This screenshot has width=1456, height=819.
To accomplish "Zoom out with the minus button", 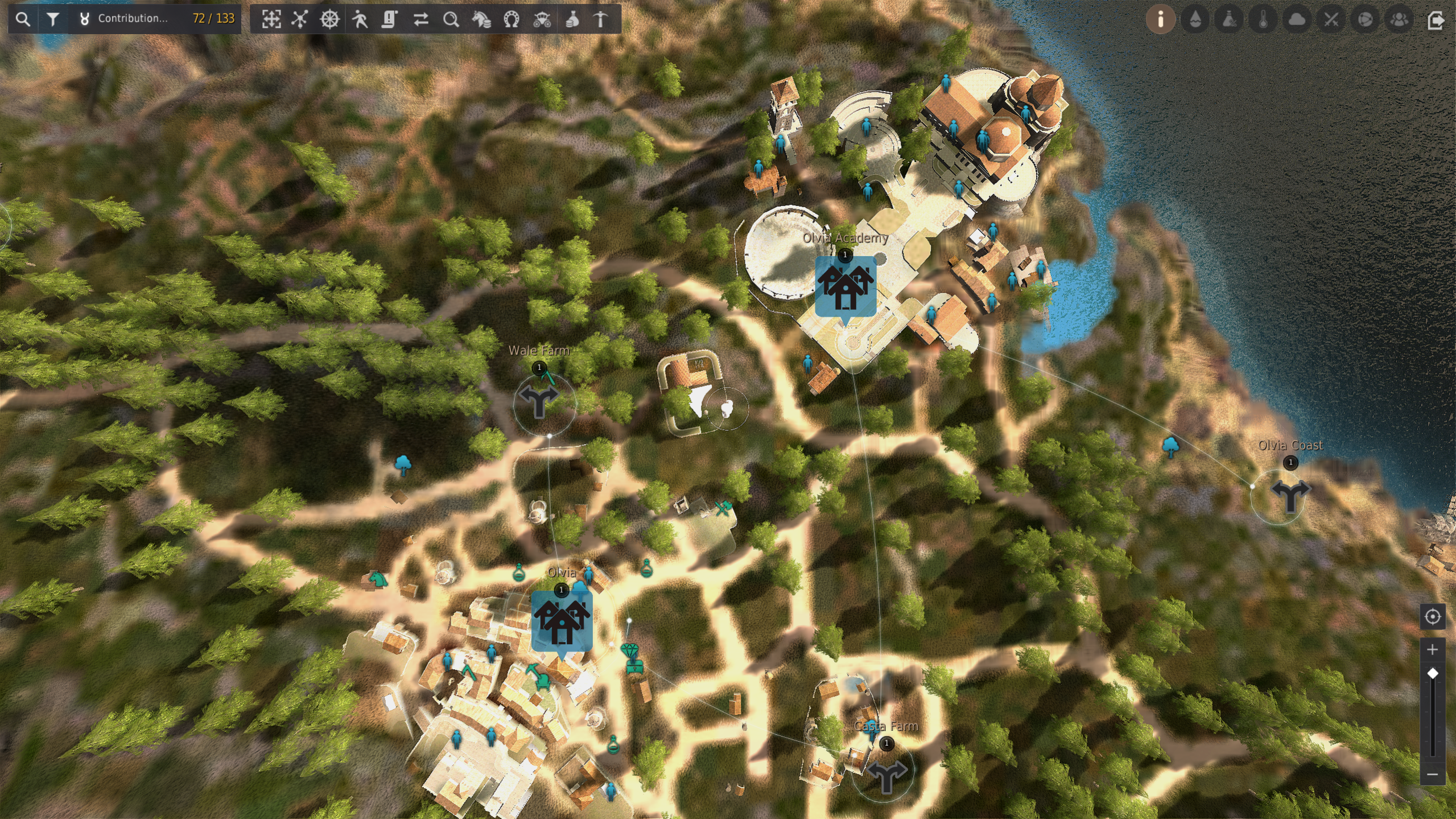I will click(1432, 774).
